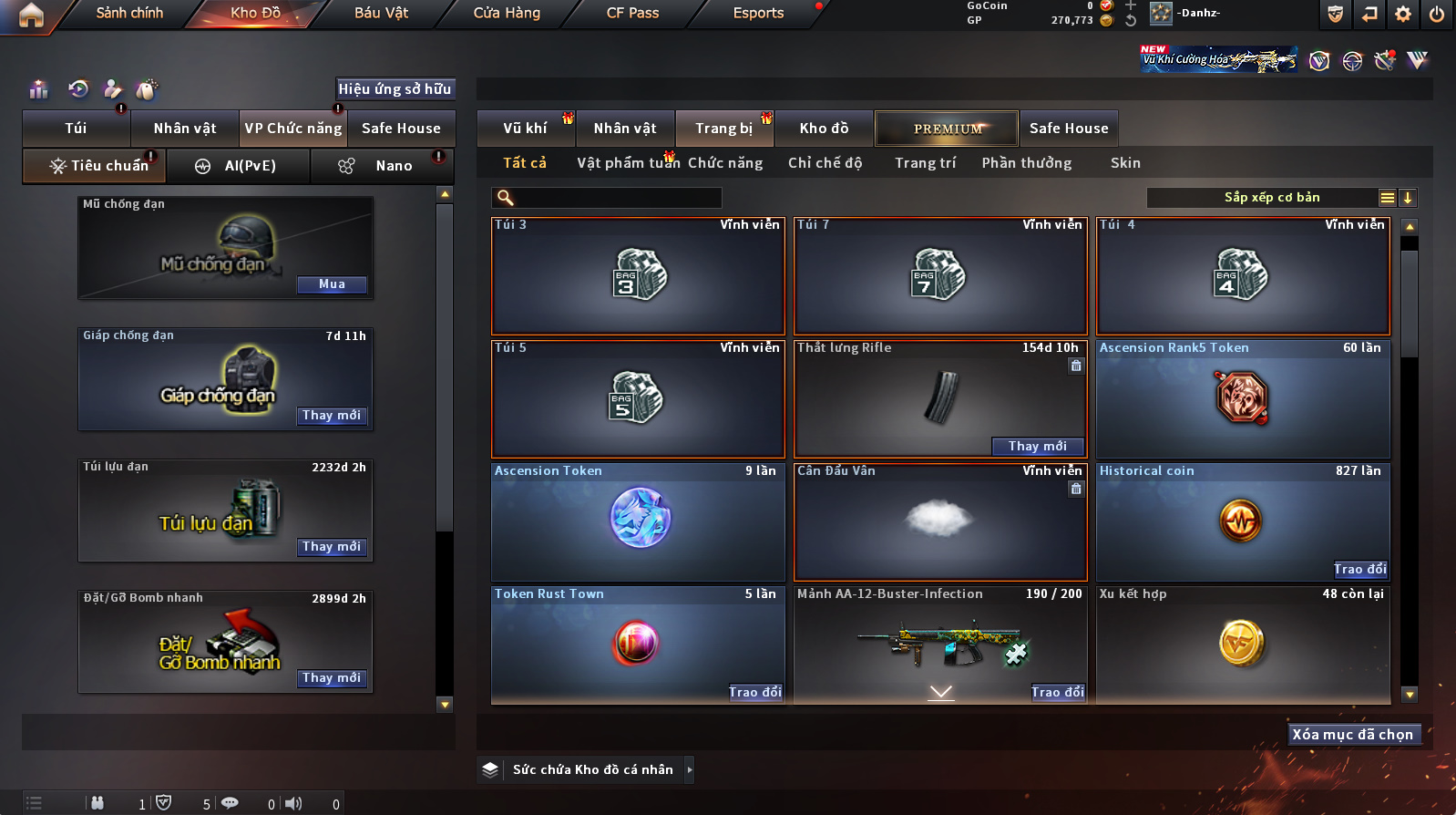This screenshot has height=815, width=1456.
Task: Click the power exit button
Action: (1437, 14)
